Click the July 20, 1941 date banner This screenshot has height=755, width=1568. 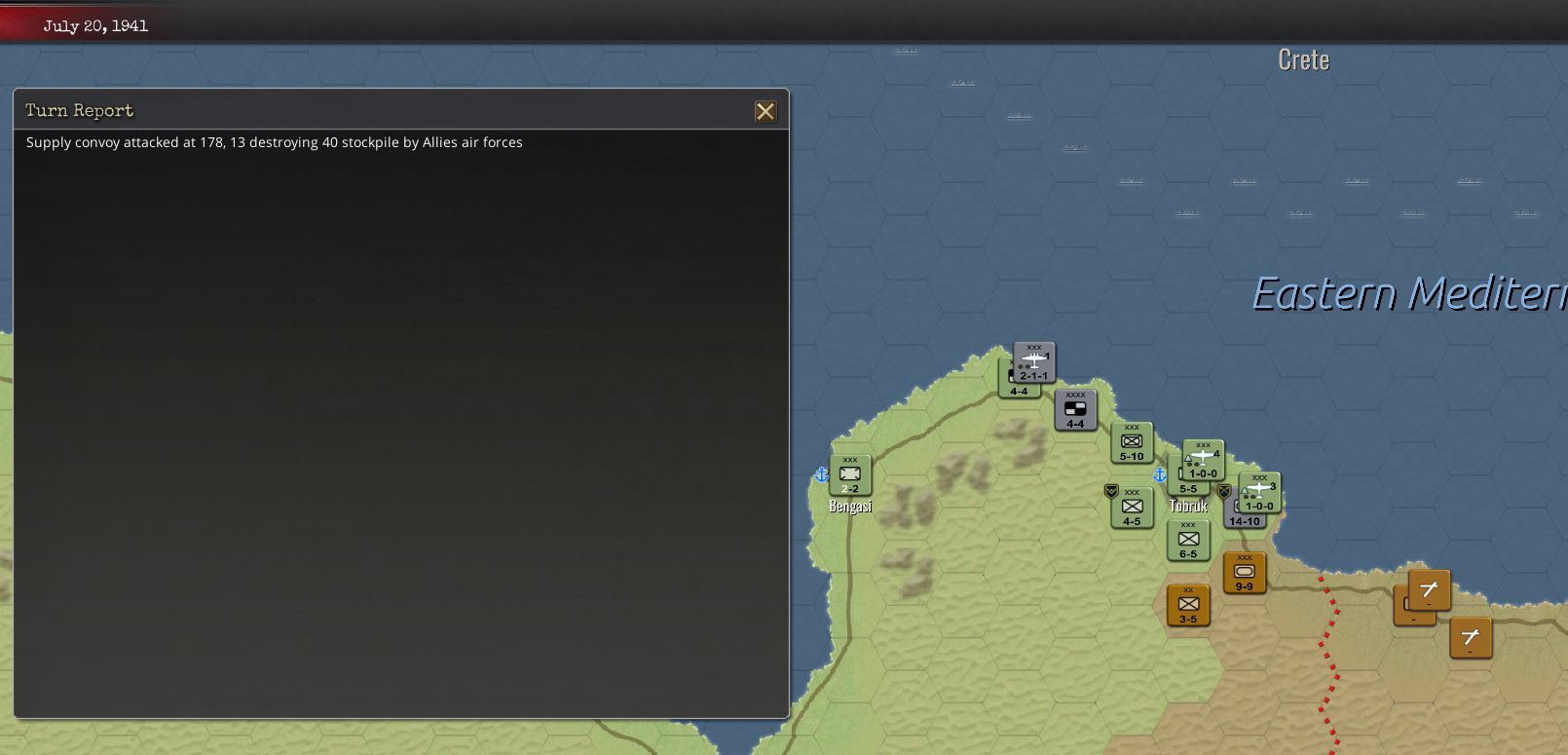(x=94, y=26)
